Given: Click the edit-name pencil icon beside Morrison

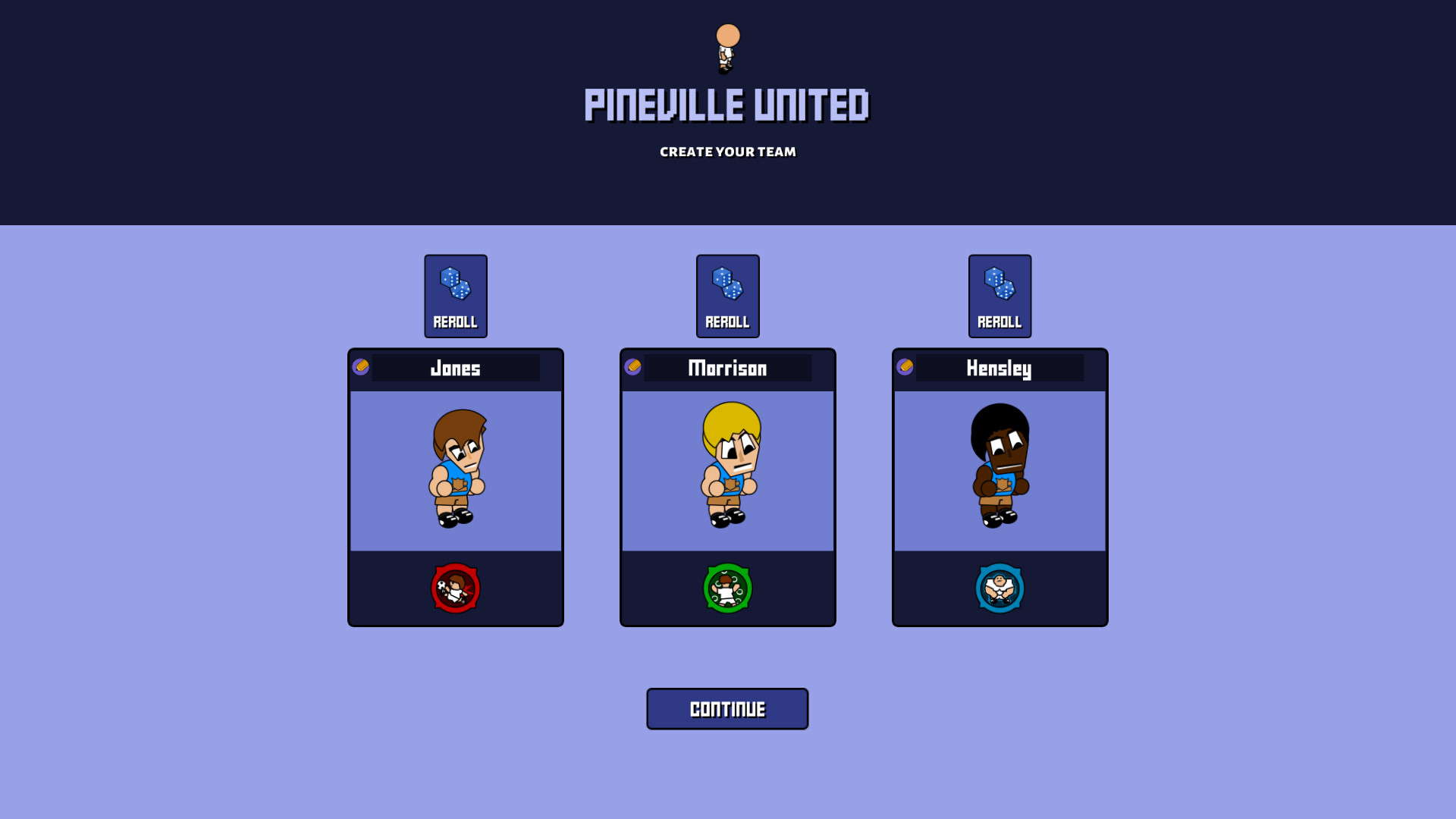Looking at the screenshot, I should (634, 368).
